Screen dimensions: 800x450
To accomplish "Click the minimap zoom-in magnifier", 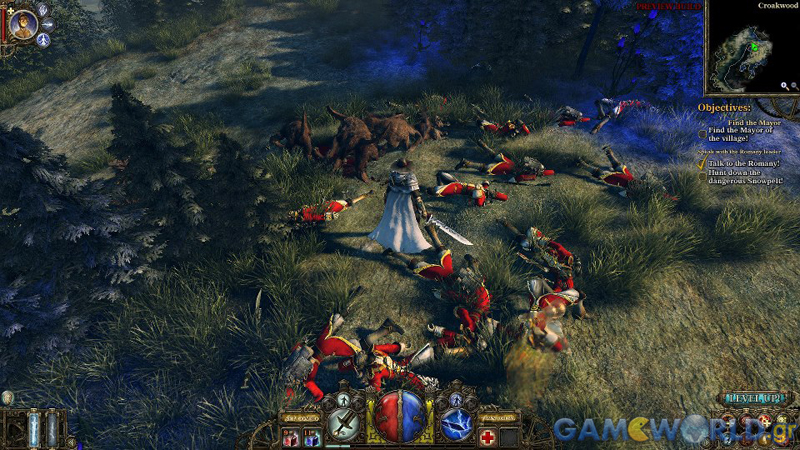I will pos(786,86).
